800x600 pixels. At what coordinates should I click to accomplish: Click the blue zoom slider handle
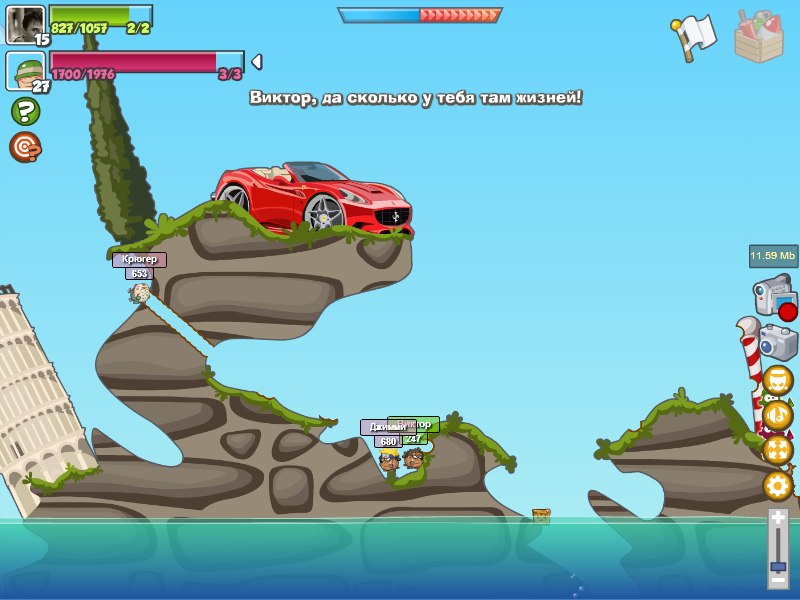778,565
